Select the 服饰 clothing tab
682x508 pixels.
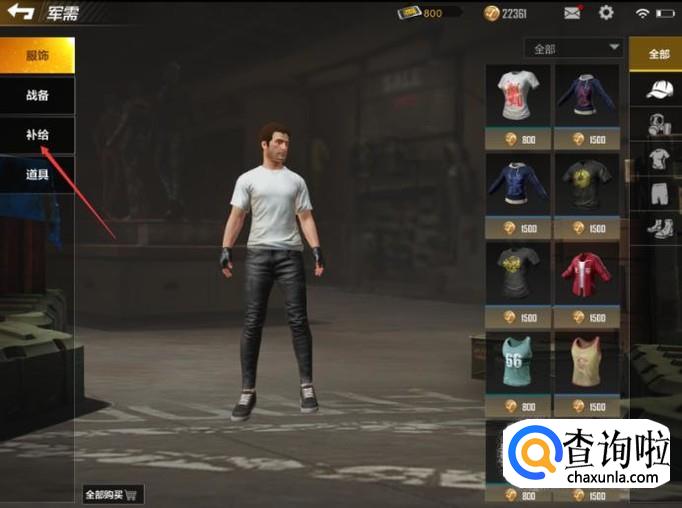(37, 56)
